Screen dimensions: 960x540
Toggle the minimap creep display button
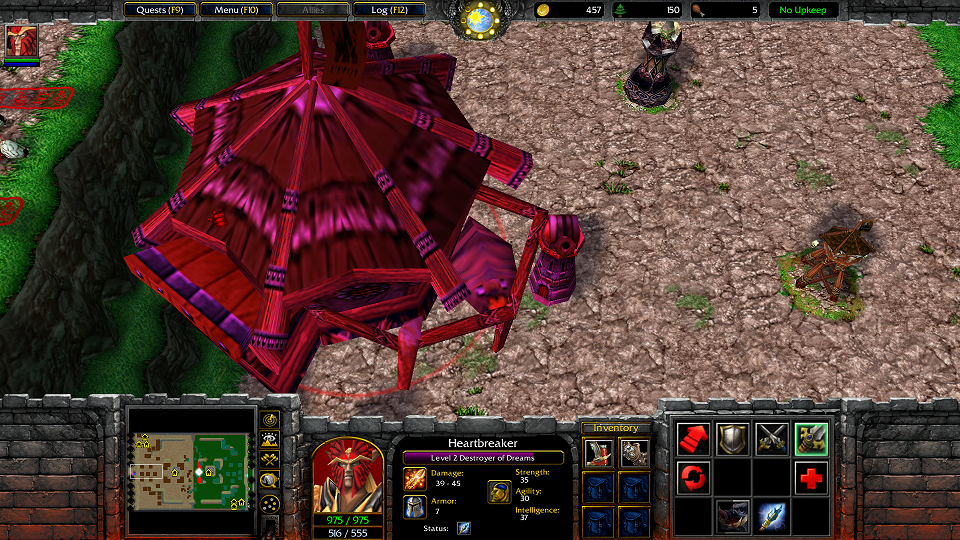point(269,481)
